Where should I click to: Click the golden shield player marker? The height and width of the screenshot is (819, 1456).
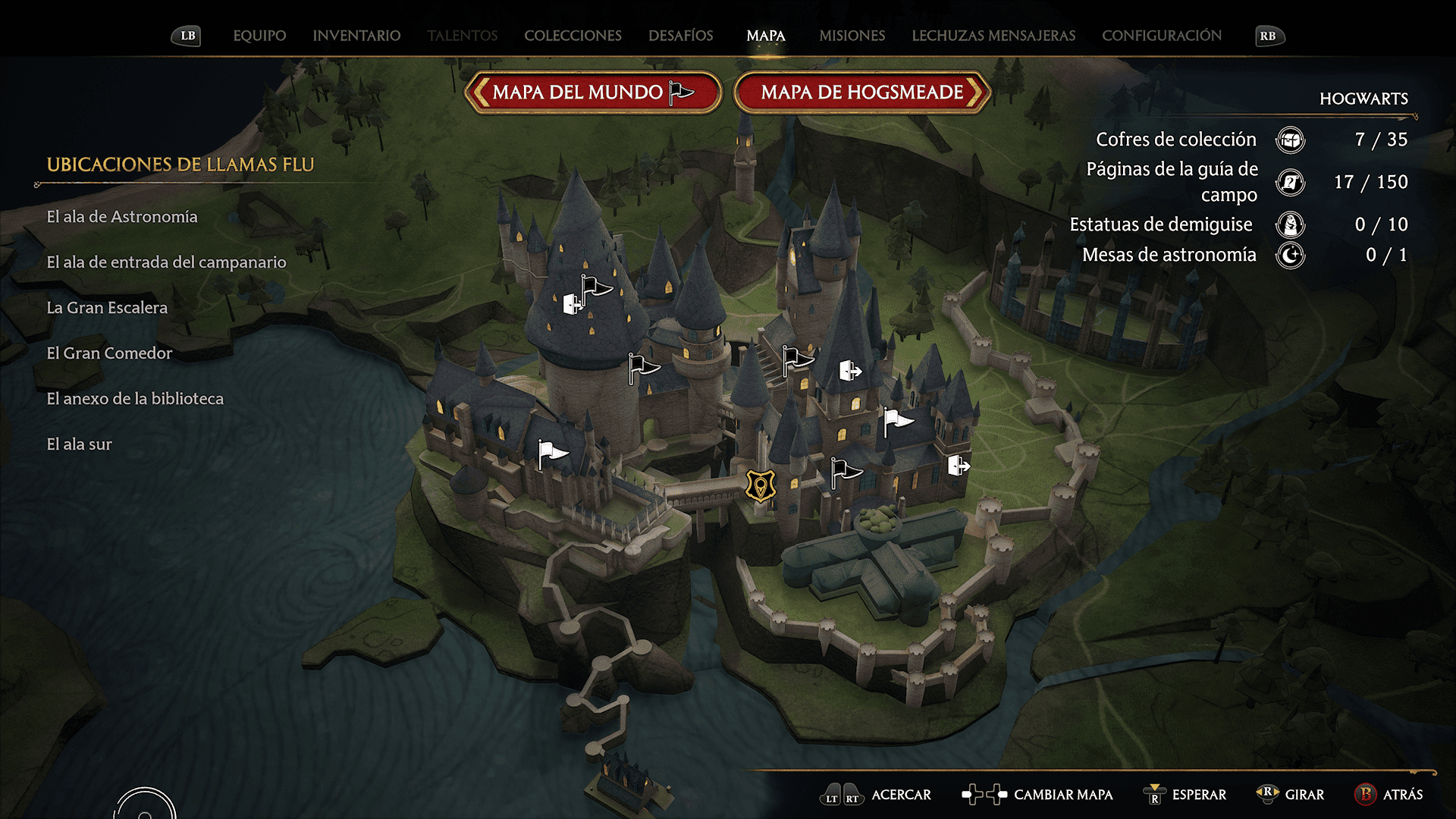pyautogui.click(x=760, y=485)
